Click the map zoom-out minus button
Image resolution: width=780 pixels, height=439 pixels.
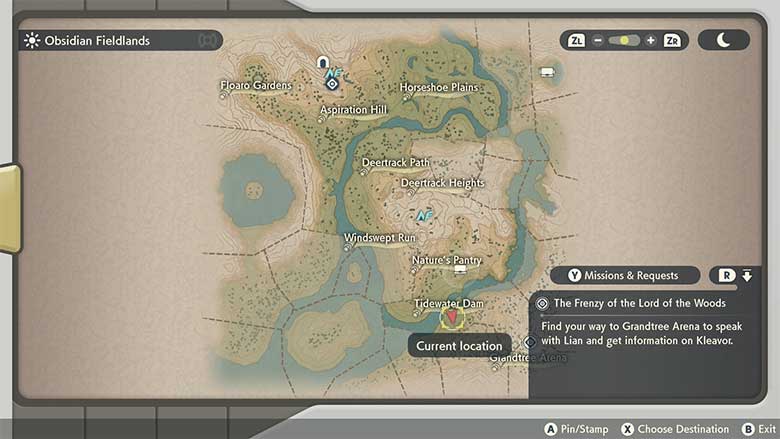point(598,41)
